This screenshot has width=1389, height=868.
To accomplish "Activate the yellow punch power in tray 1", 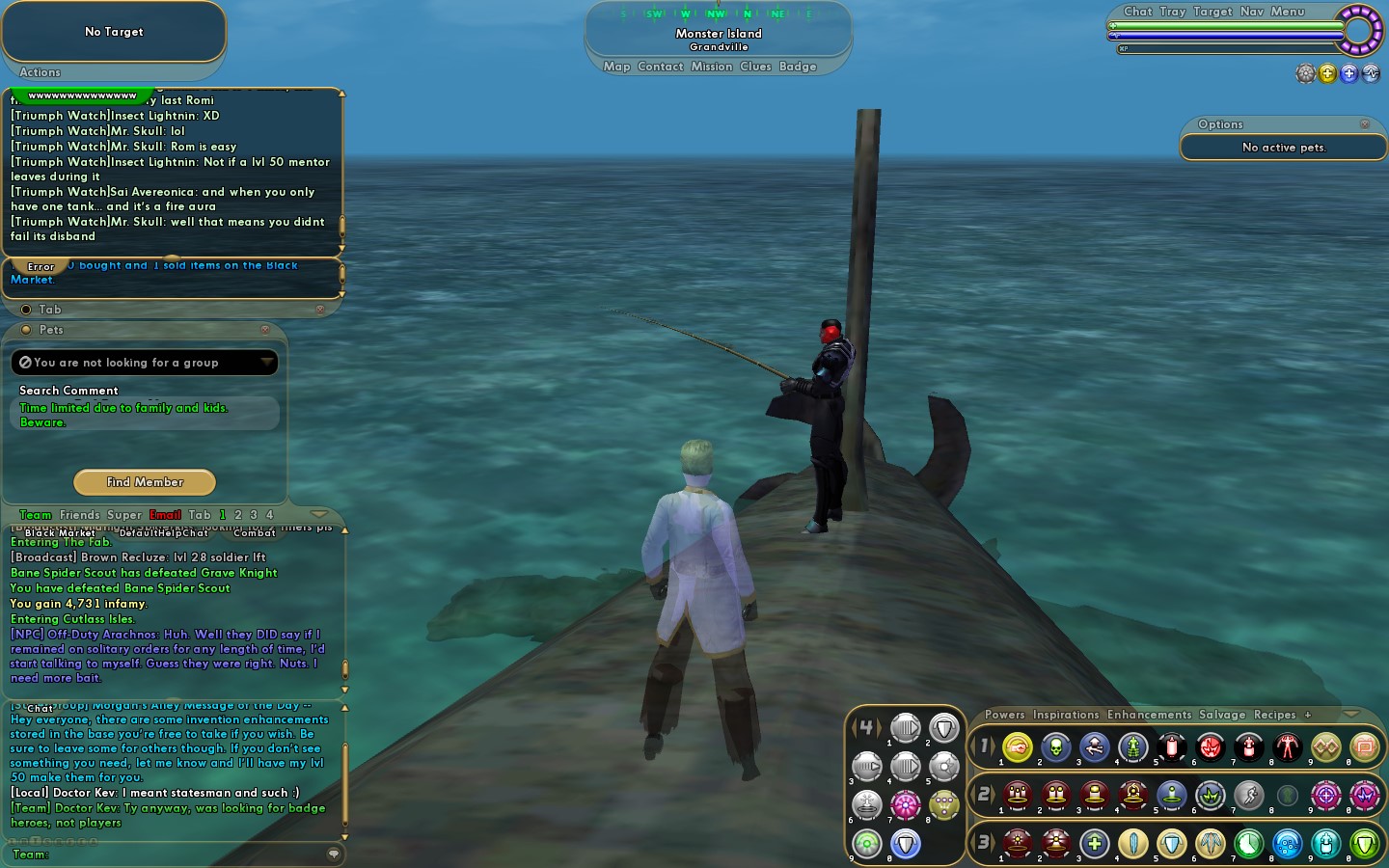I will [x=1018, y=746].
